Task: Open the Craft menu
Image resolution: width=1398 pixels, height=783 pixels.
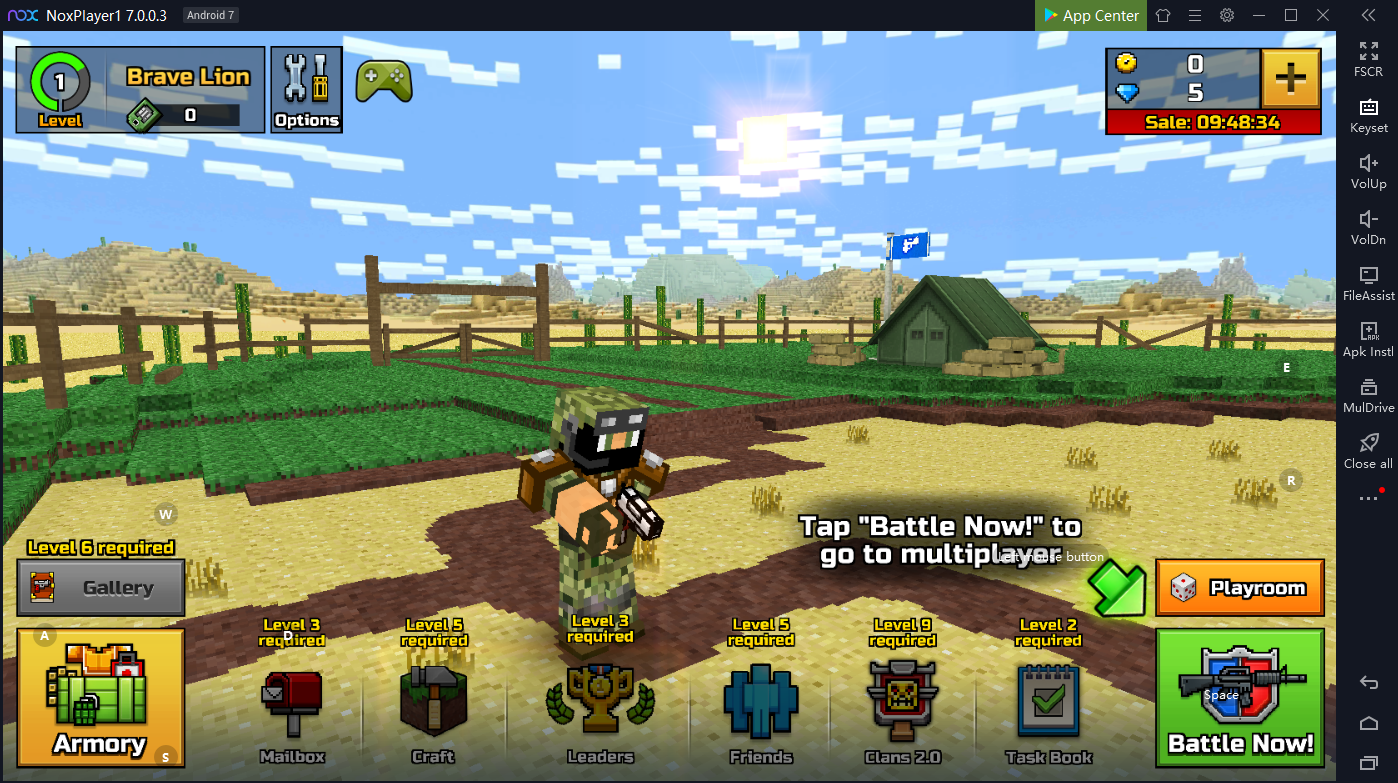Action: (x=433, y=705)
